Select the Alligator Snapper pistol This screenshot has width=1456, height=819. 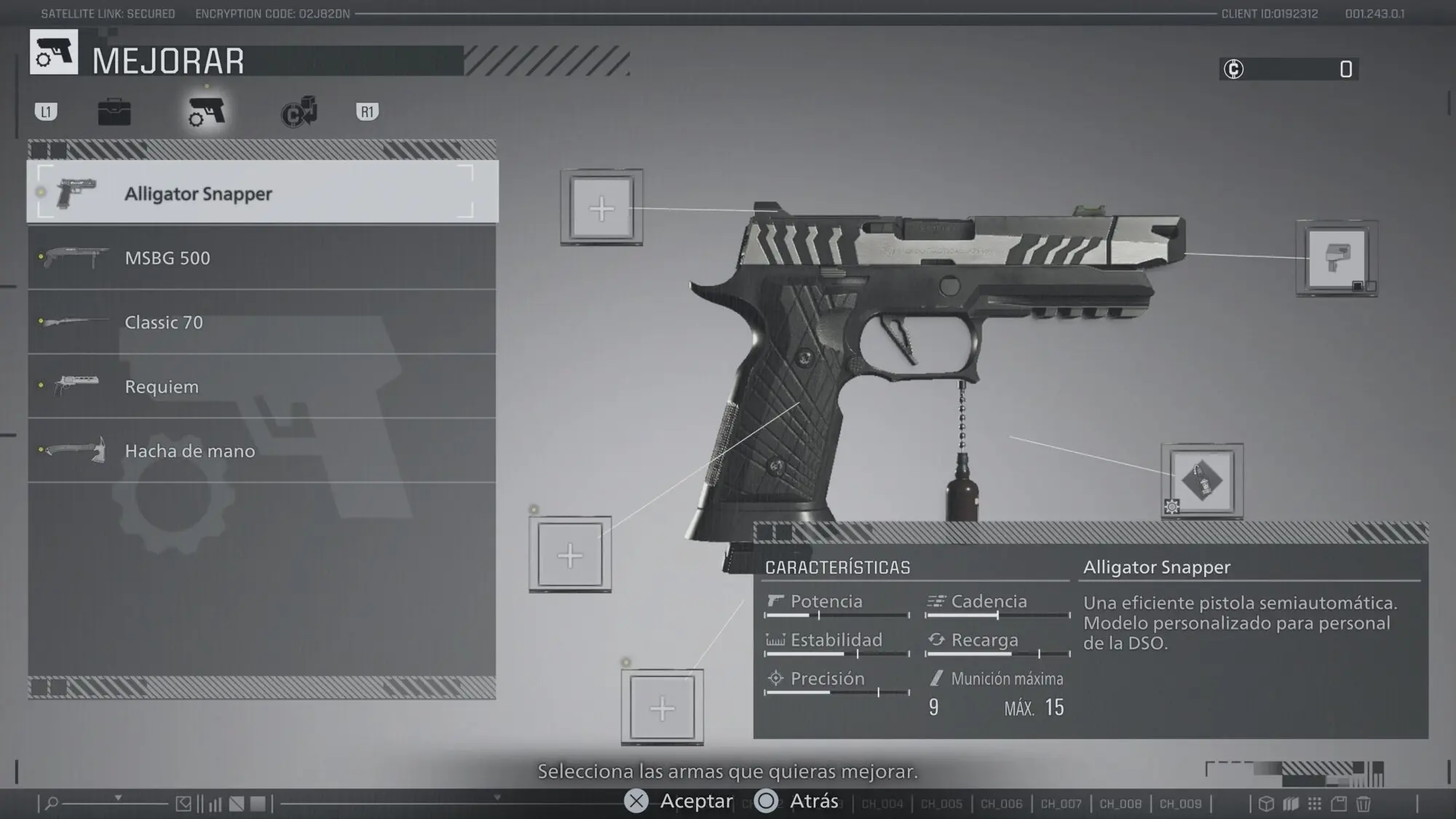[262, 193]
